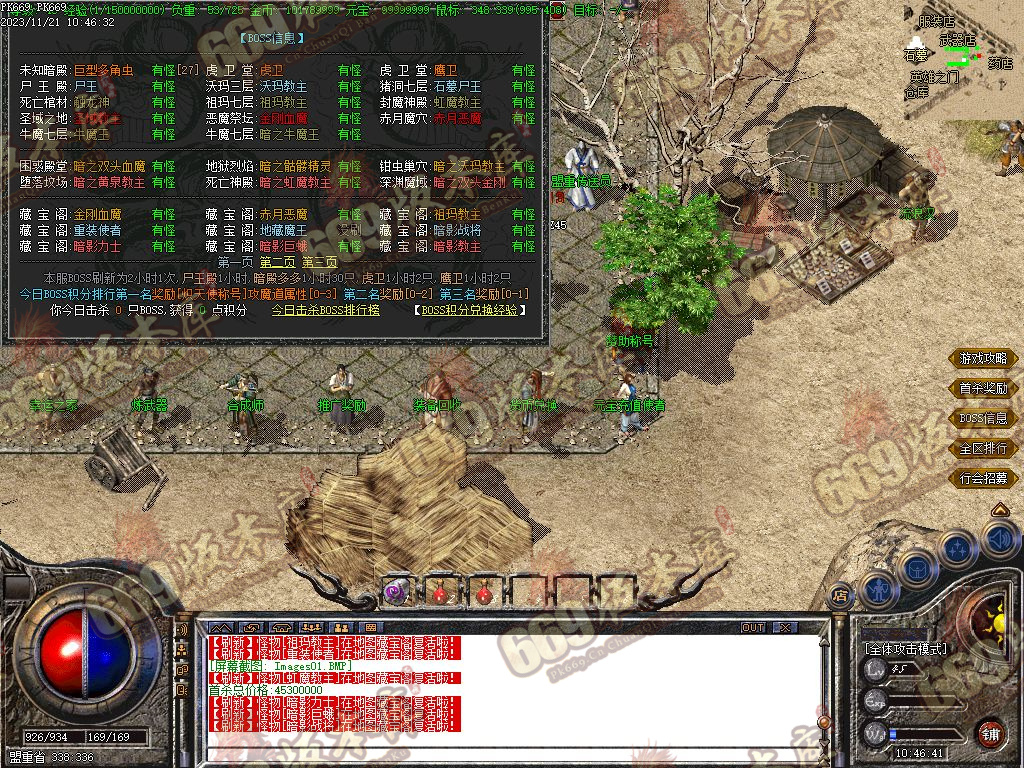Open the 今日击杀BOSS排行榜 link
This screenshot has width=1024, height=768.
[x=325, y=310]
